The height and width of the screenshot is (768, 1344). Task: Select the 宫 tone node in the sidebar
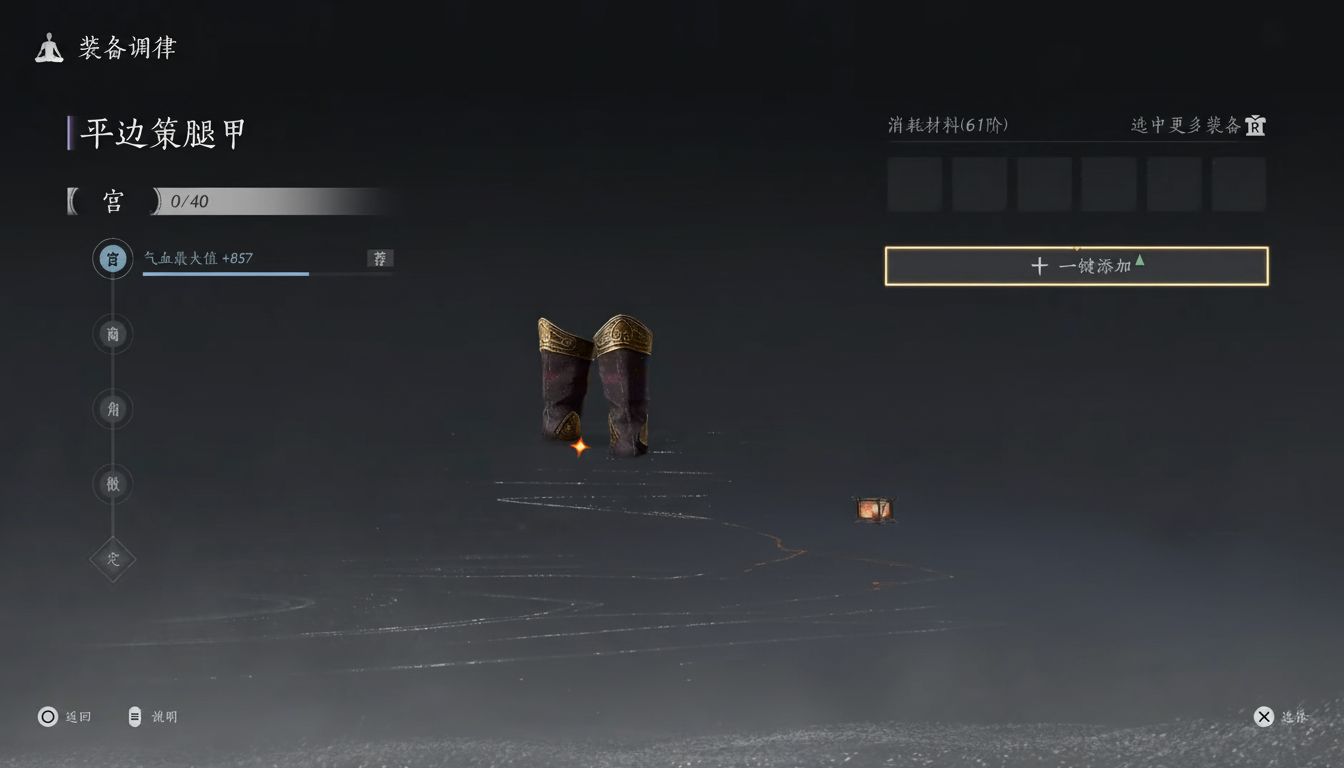click(112, 258)
